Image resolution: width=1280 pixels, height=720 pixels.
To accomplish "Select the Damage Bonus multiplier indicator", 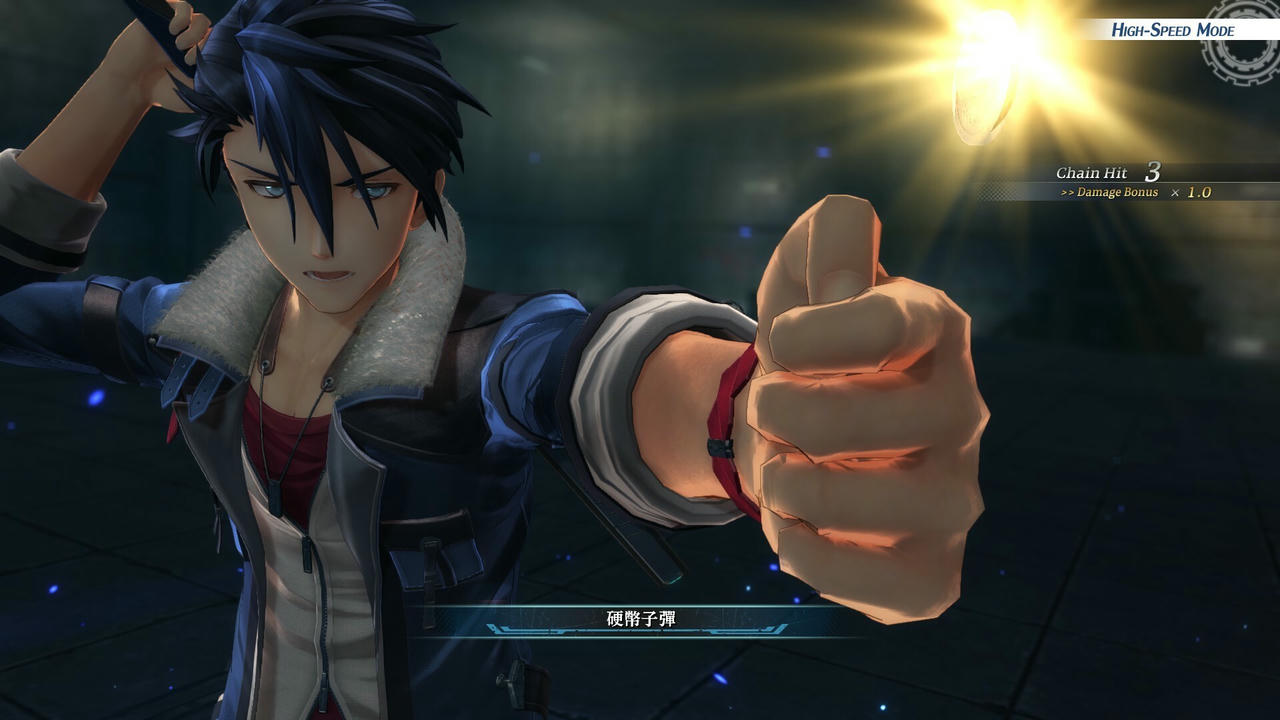I will click(x=1145, y=192).
